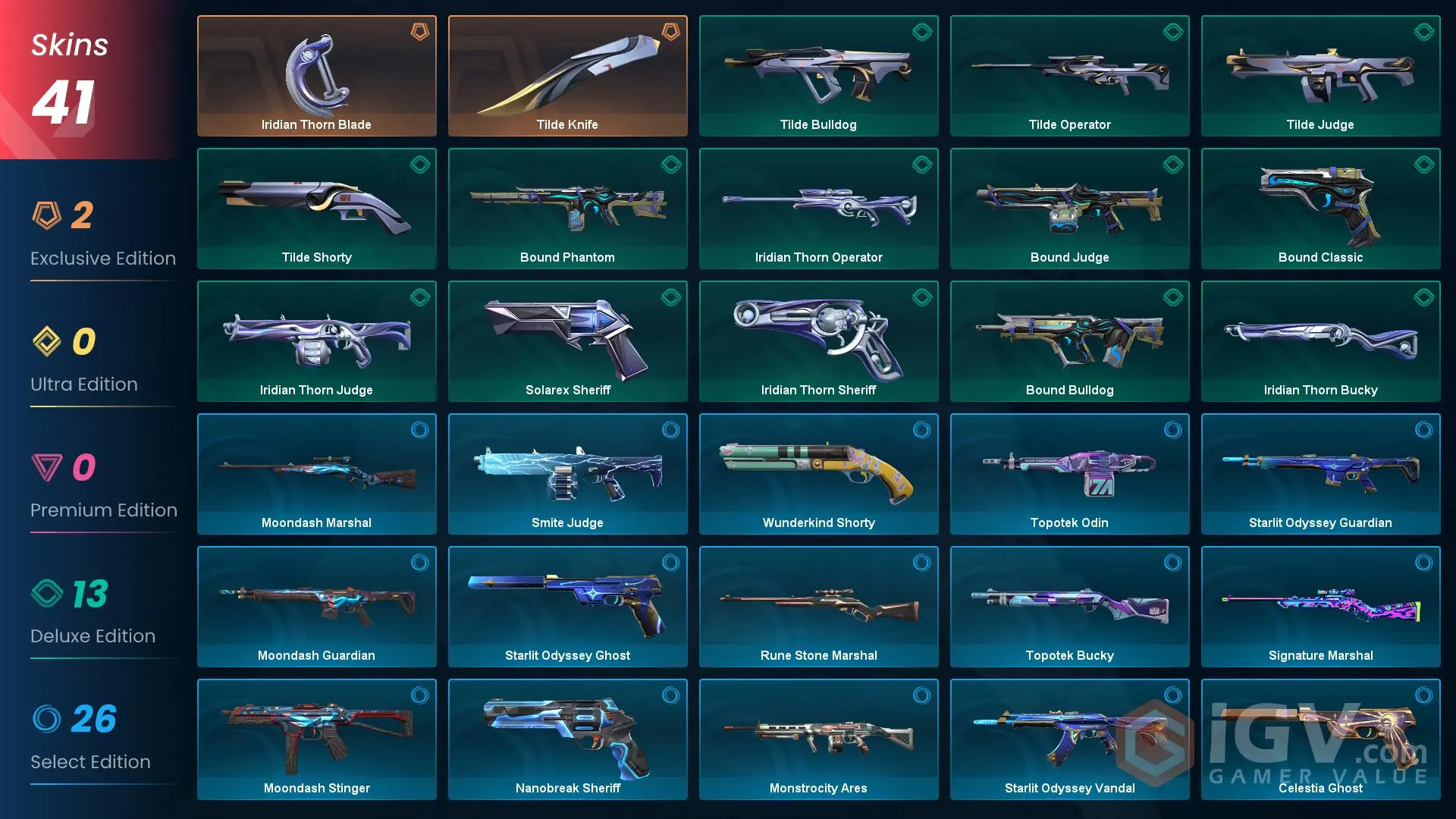This screenshot has height=819, width=1456.
Task: Open the Moondash Stinger skin card
Action: pyautogui.click(x=316, y=739)
